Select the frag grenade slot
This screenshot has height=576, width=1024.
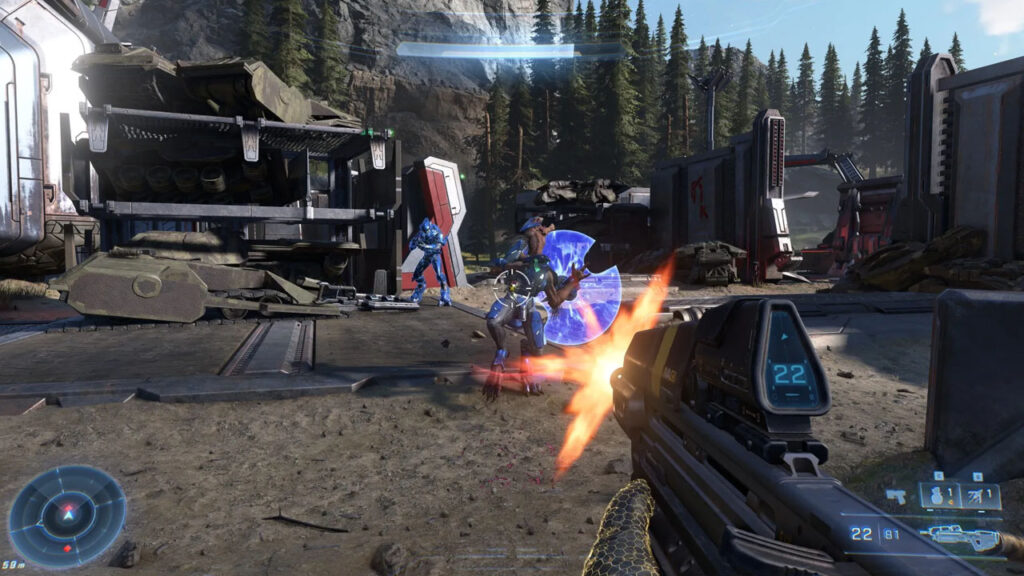939,496
